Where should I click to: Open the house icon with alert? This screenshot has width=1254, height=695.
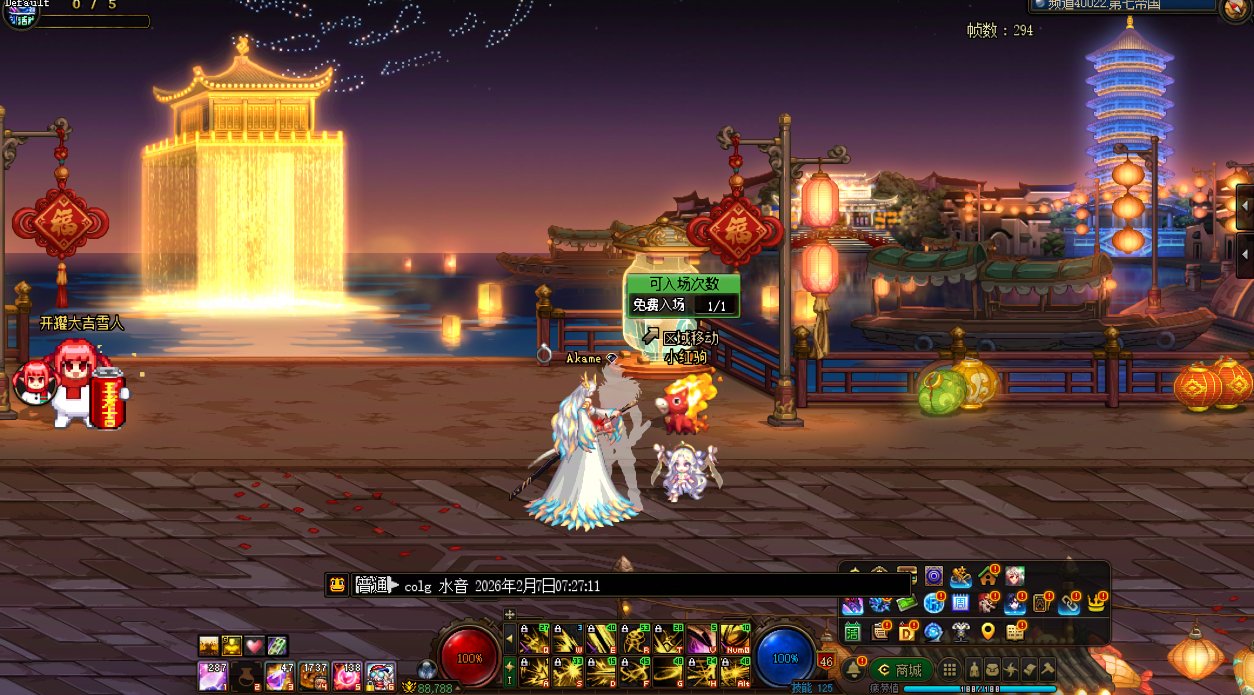point(988,576)
